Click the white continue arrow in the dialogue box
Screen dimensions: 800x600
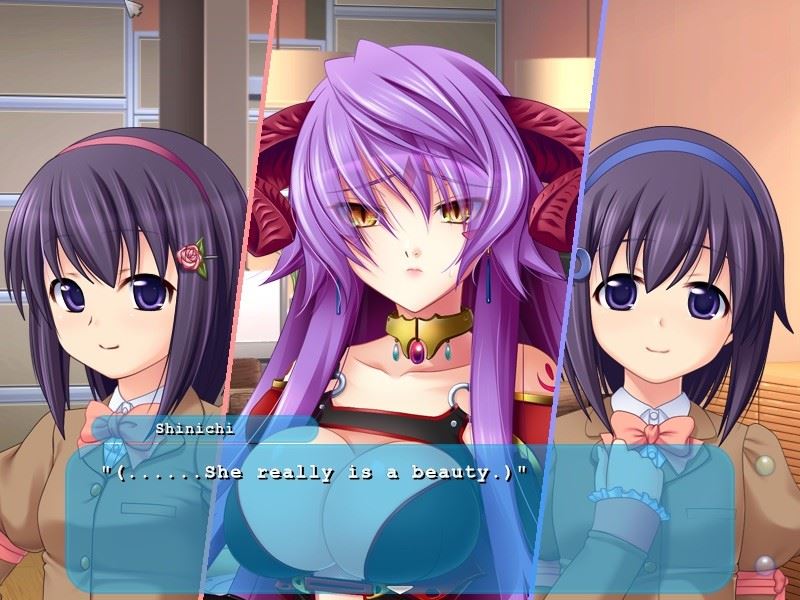(x=400, y=589)
